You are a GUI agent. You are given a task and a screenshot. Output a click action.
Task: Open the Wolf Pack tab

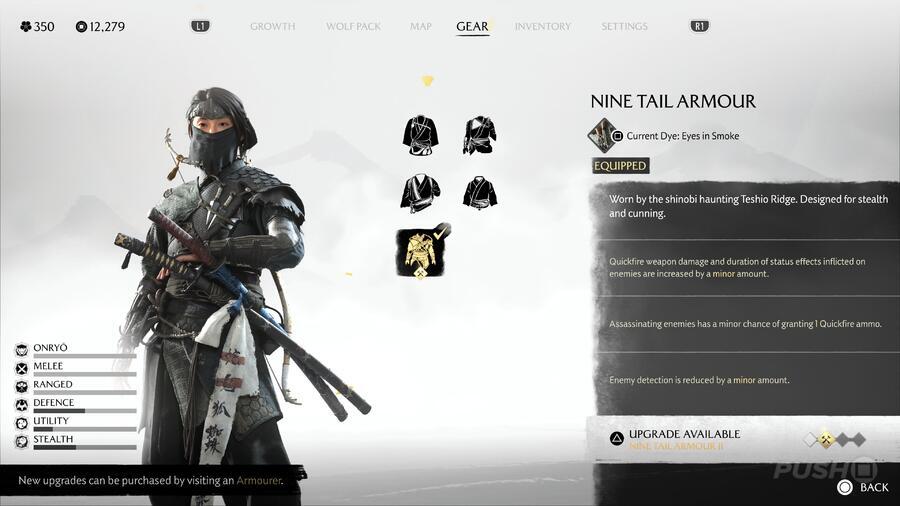tap(353, 26)
